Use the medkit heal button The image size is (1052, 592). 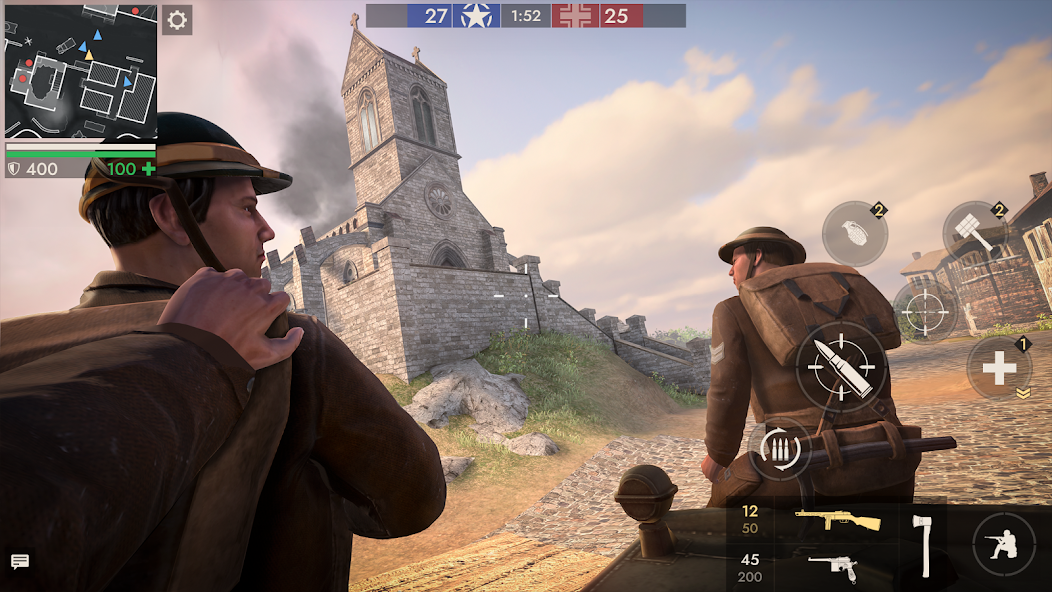click(999, 368)
